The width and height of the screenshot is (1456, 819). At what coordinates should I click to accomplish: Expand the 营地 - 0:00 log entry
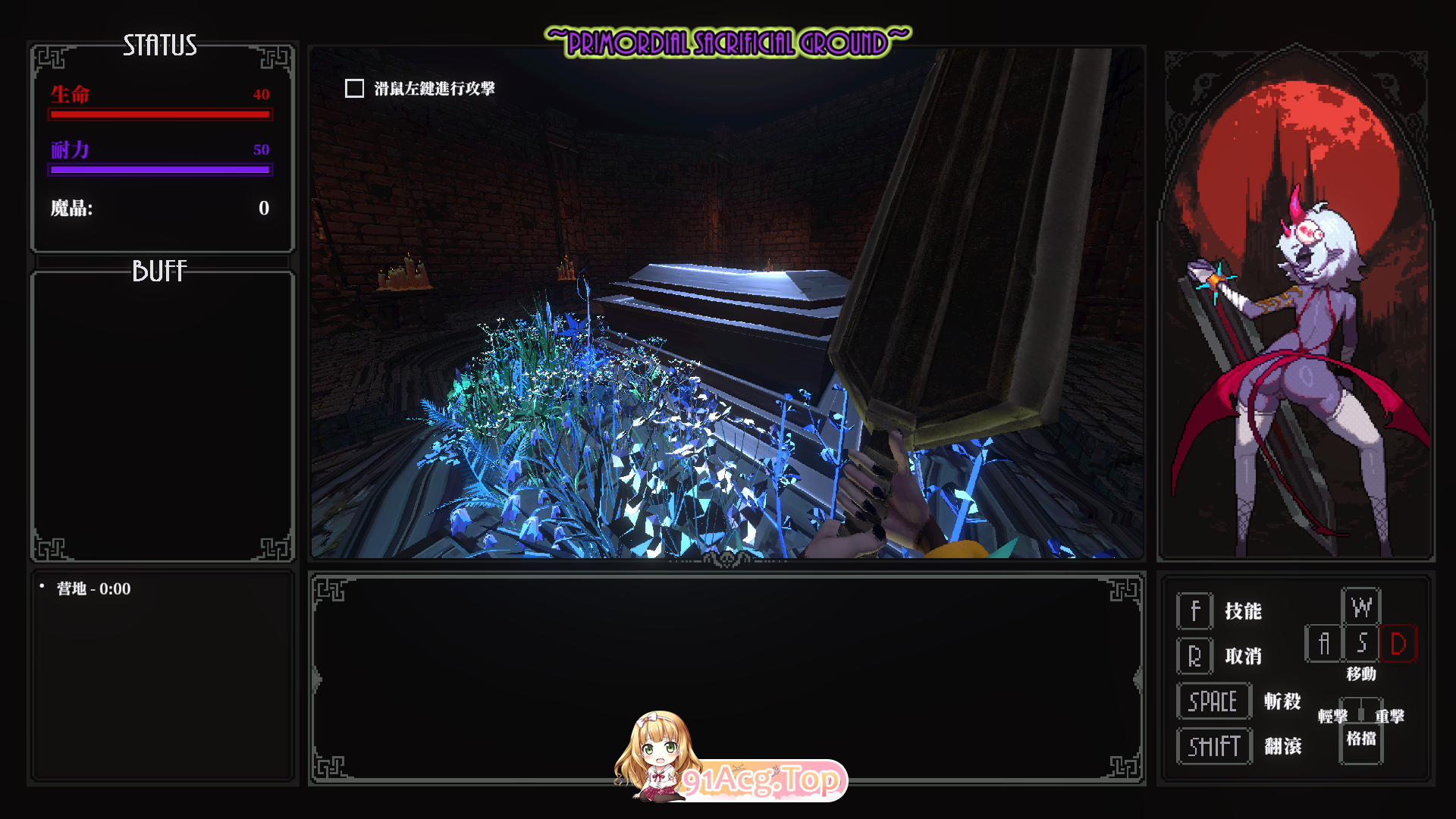(91, 588)
